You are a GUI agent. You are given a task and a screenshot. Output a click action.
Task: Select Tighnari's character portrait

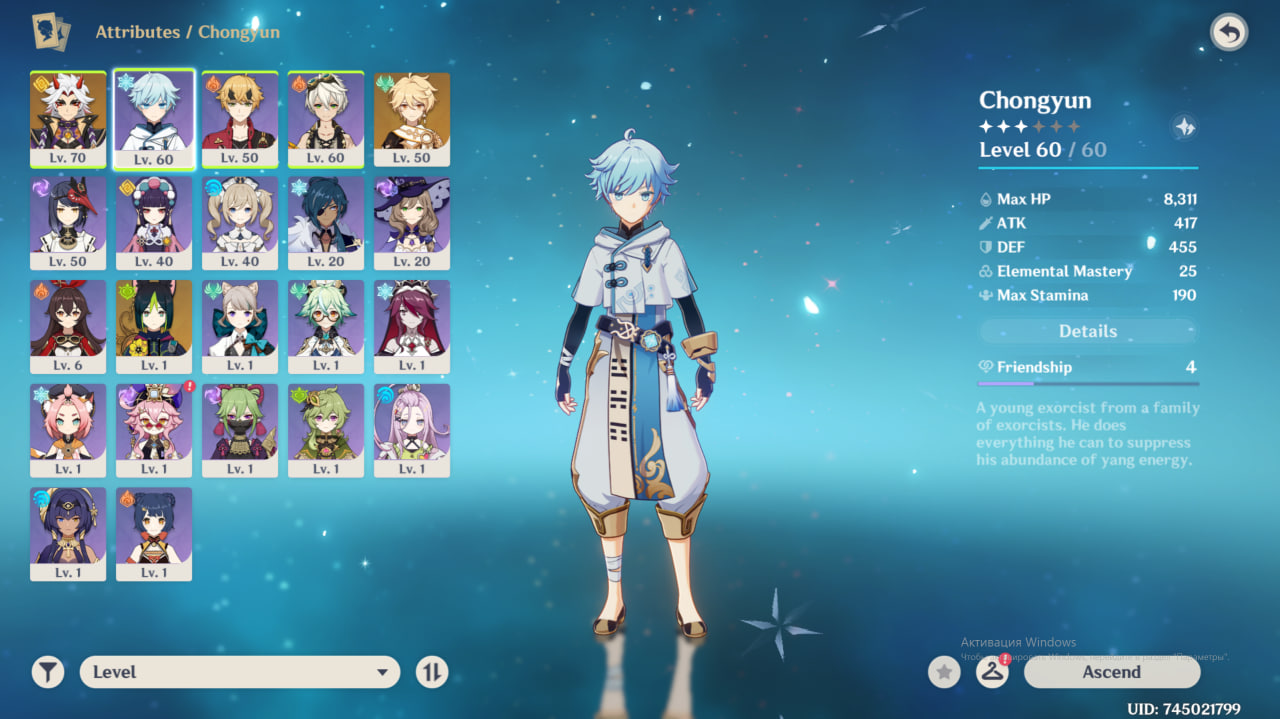click(x=154, y=327)
